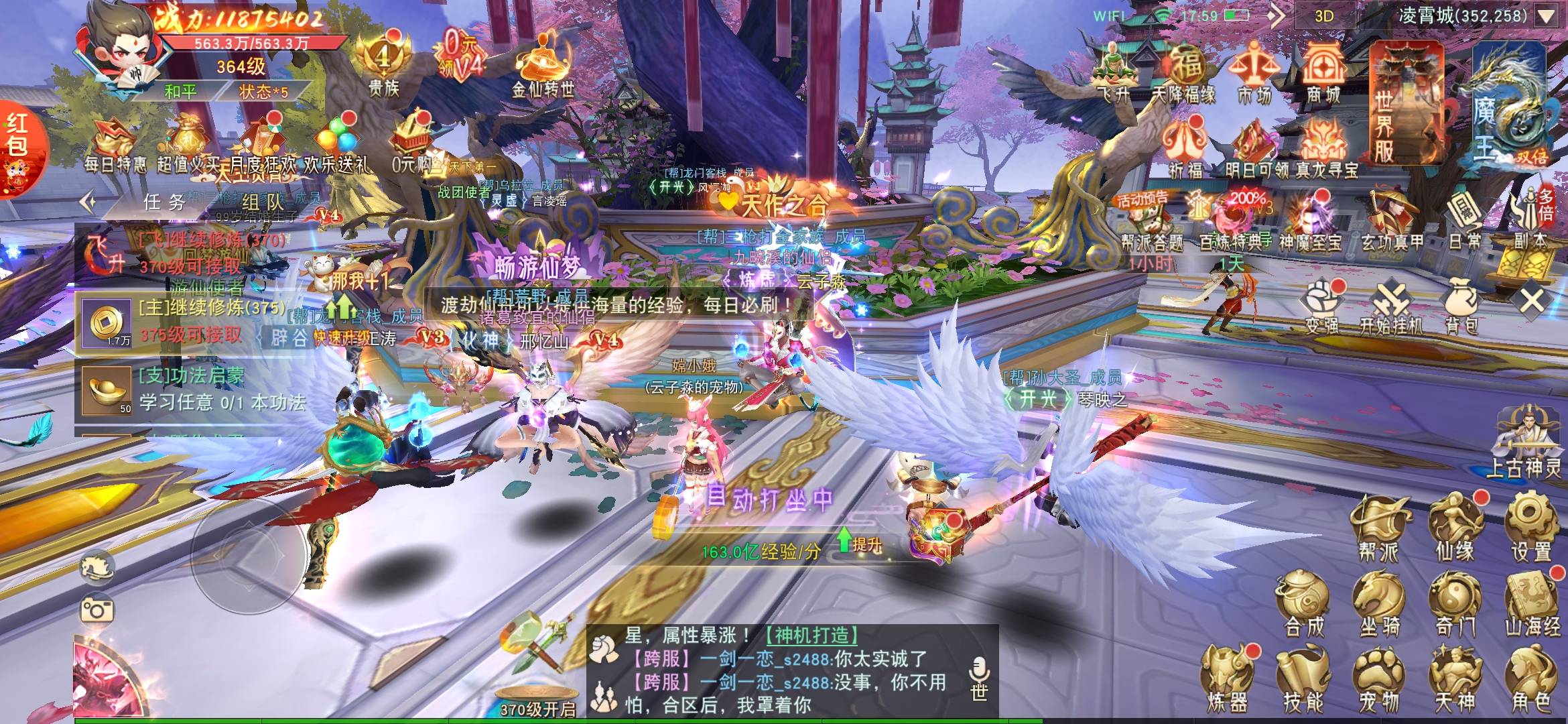Screen dimensions: 1568x724
Task: Open the 市场 market icon
Action: pyautogui.click(x=1252, y=72)
